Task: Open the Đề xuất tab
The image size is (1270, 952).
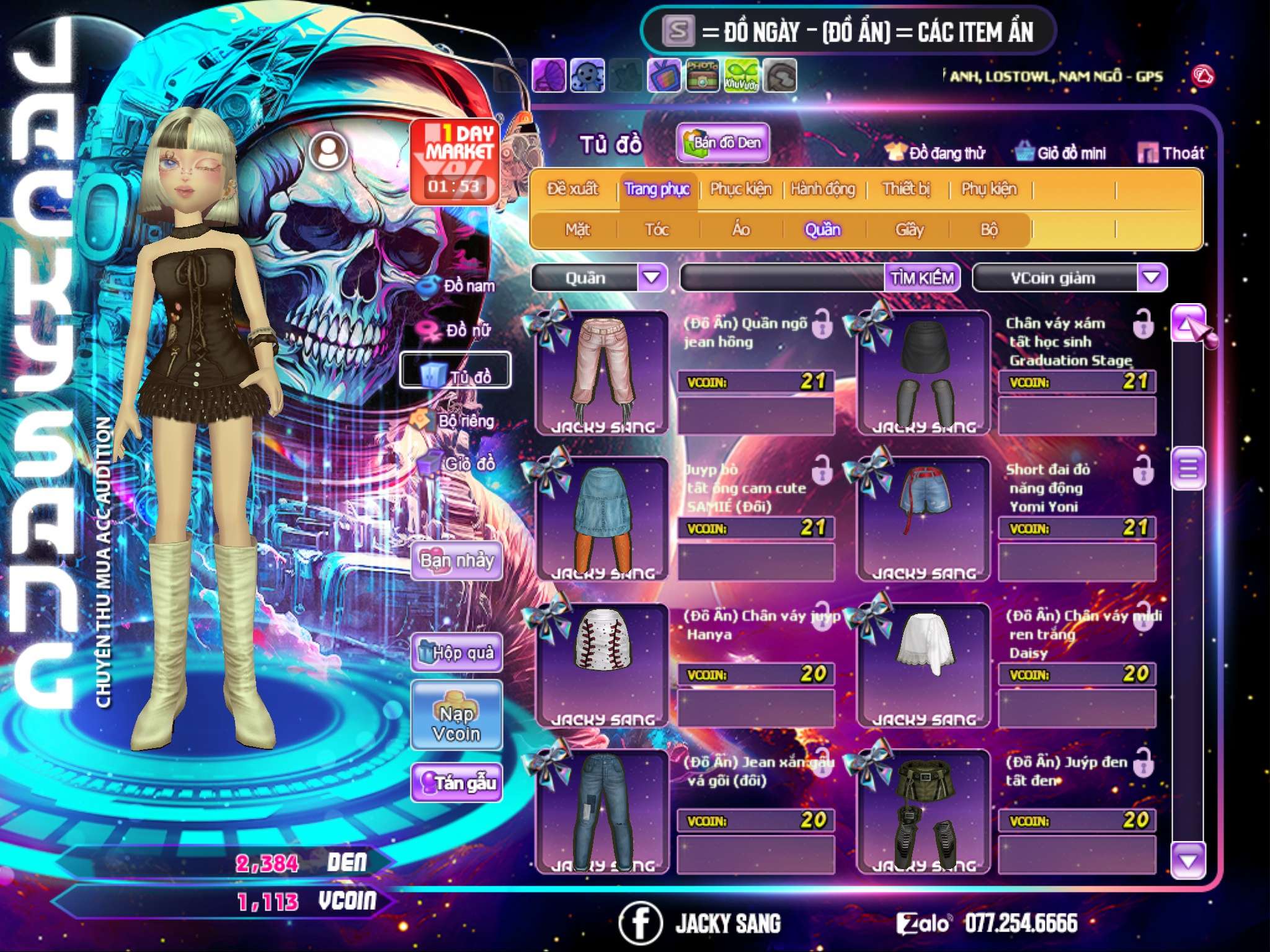Action: [x=572, y=189]
